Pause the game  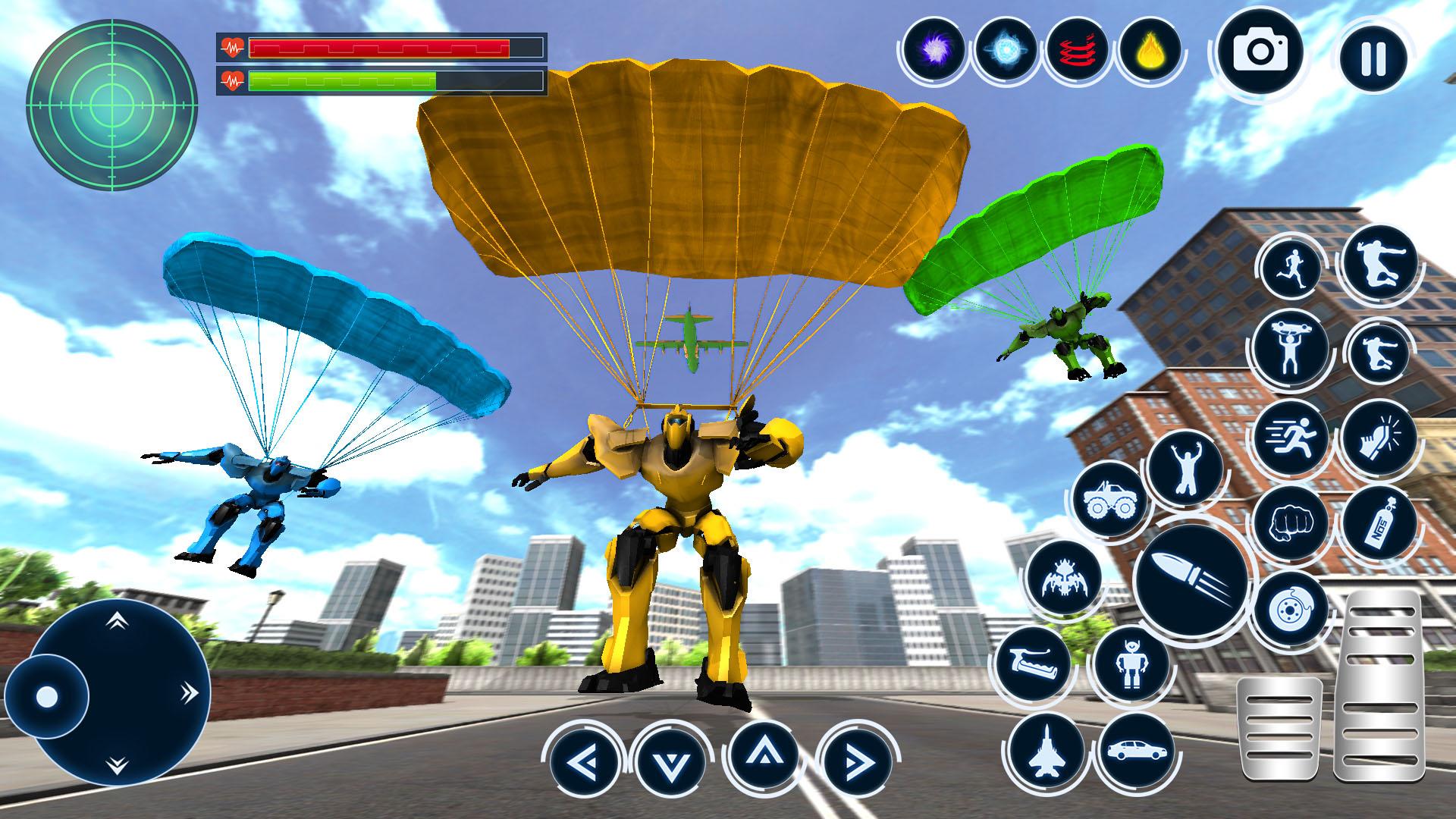pyautogui.click(x=1373, y=58)
